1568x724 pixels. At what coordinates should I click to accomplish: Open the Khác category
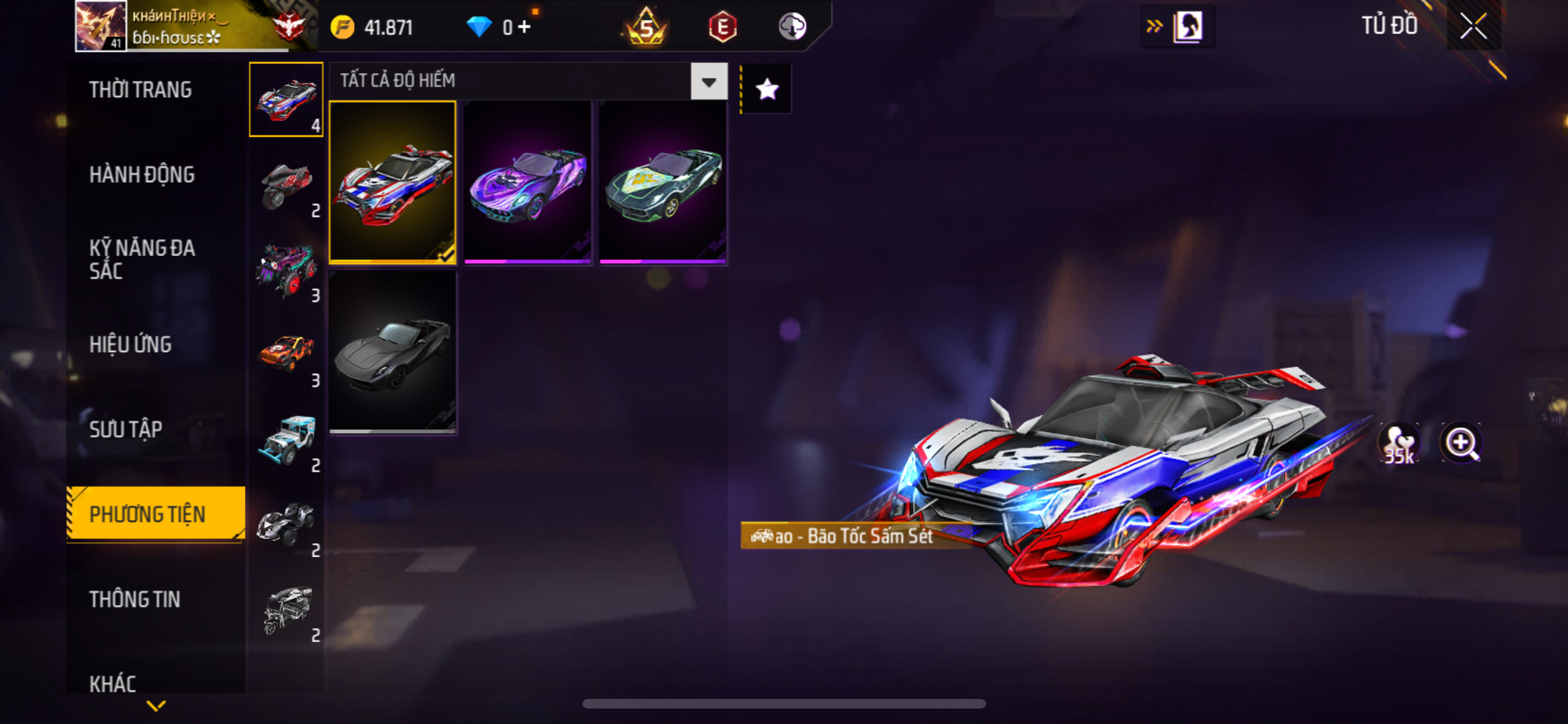[113, 683]
